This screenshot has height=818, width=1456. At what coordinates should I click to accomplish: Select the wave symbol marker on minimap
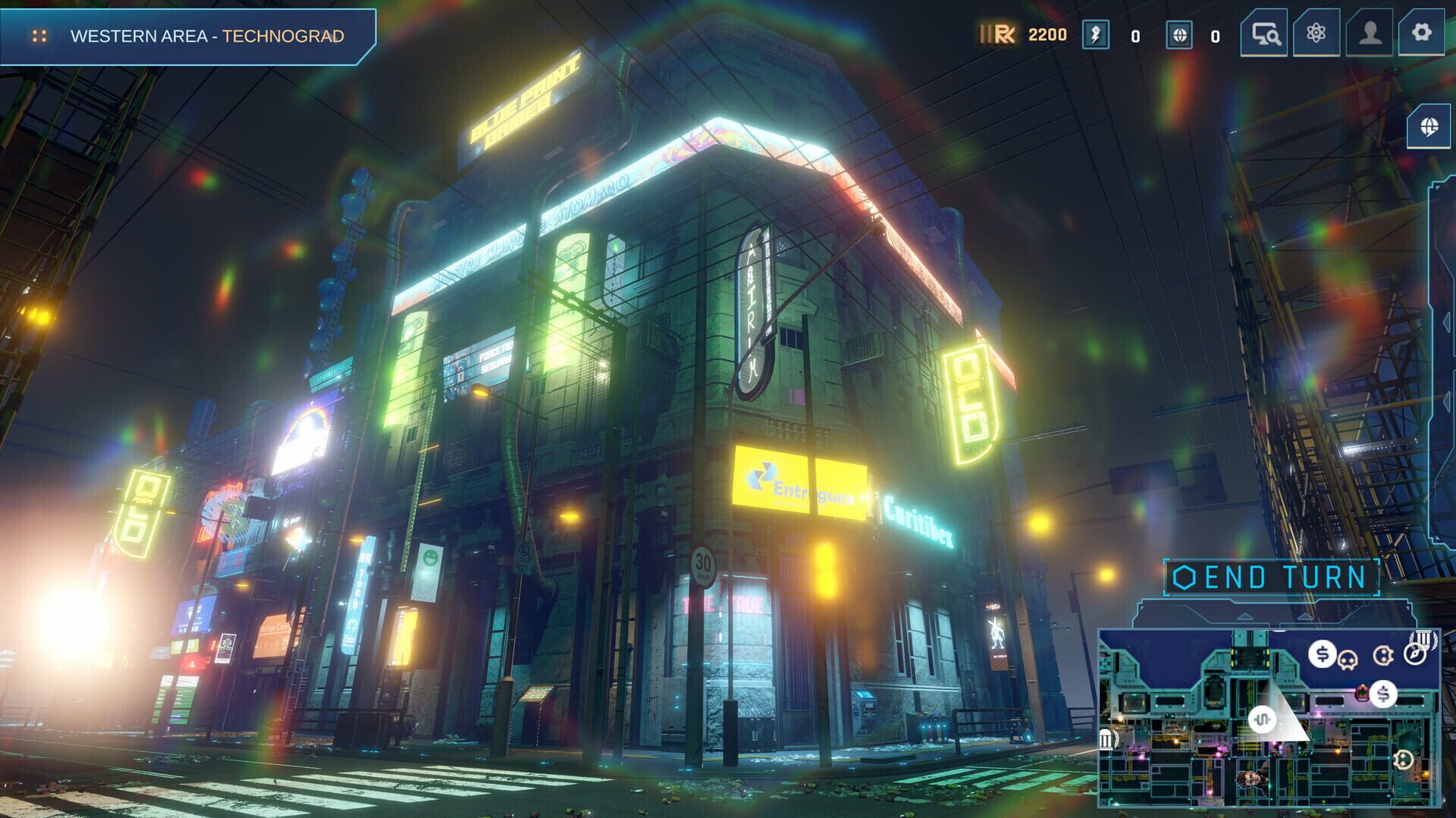click(x=1262, y=719)
